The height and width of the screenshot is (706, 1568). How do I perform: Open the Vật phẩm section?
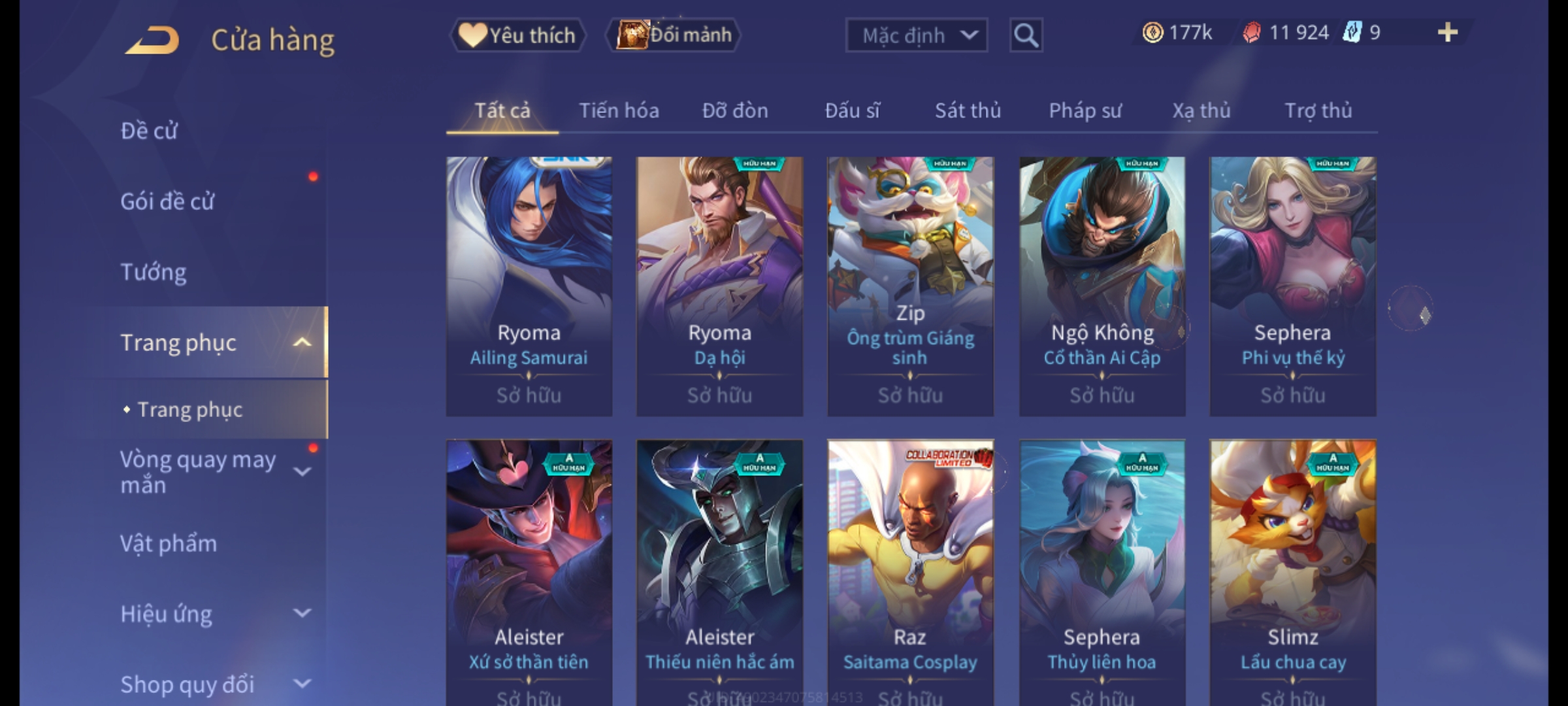169,544
